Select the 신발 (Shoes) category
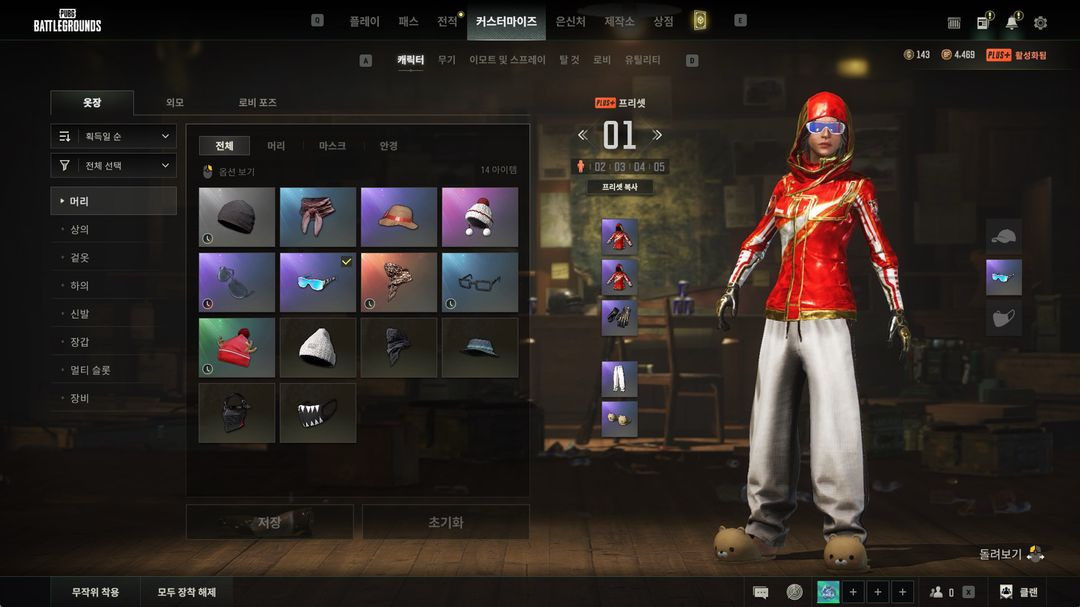This screenshot has width=1080, height=607. coord(79,313)
